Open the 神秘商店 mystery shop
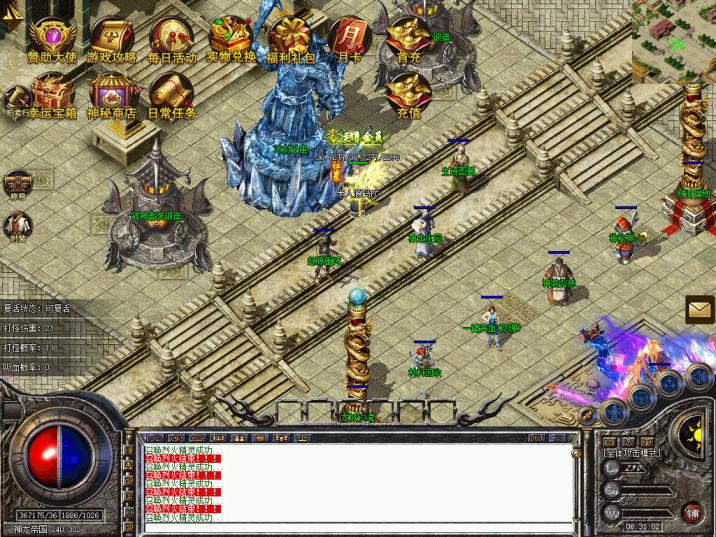 (x=111, y=96)
